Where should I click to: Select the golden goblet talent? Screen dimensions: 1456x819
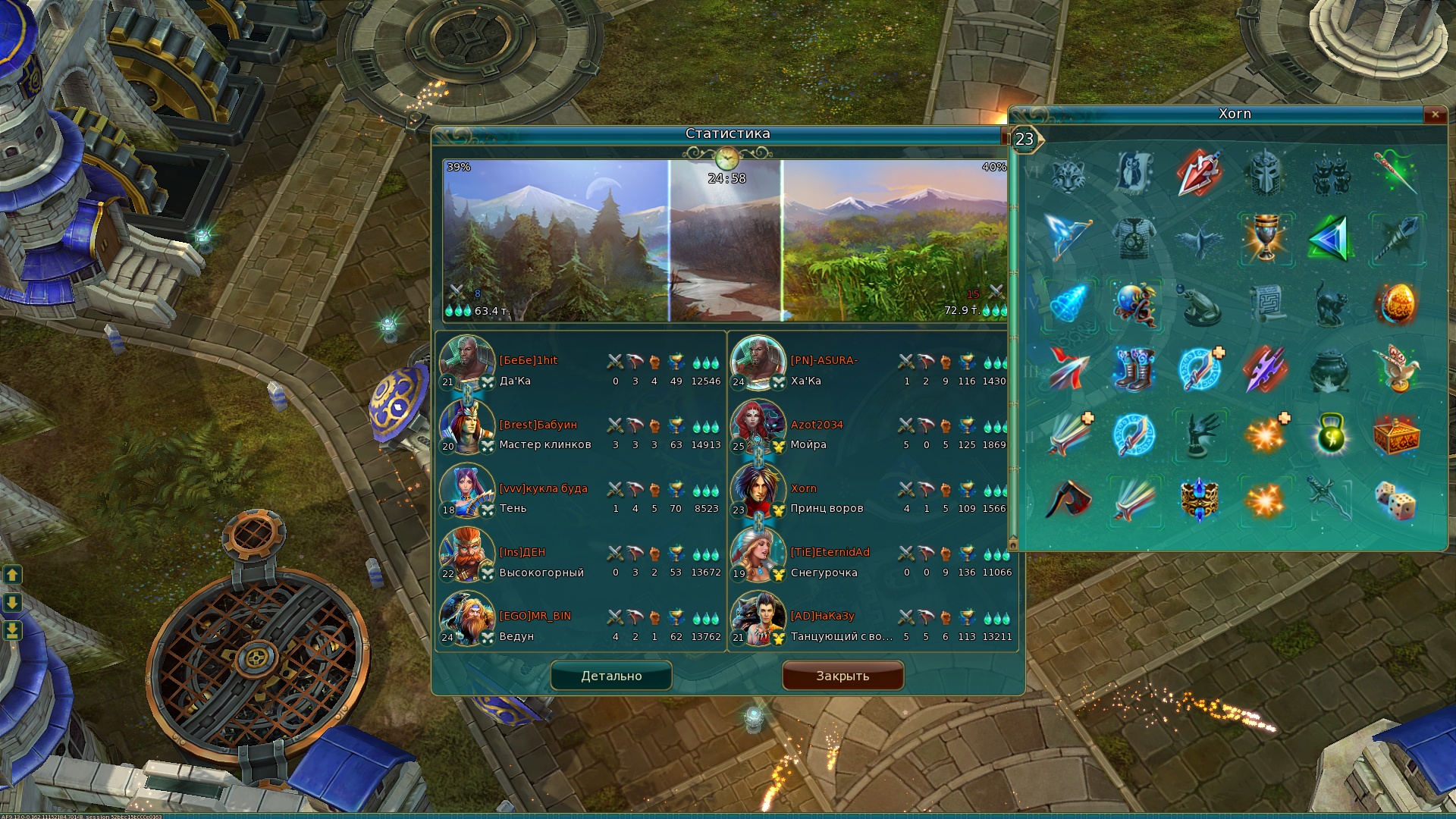(x=1265, y=238)
